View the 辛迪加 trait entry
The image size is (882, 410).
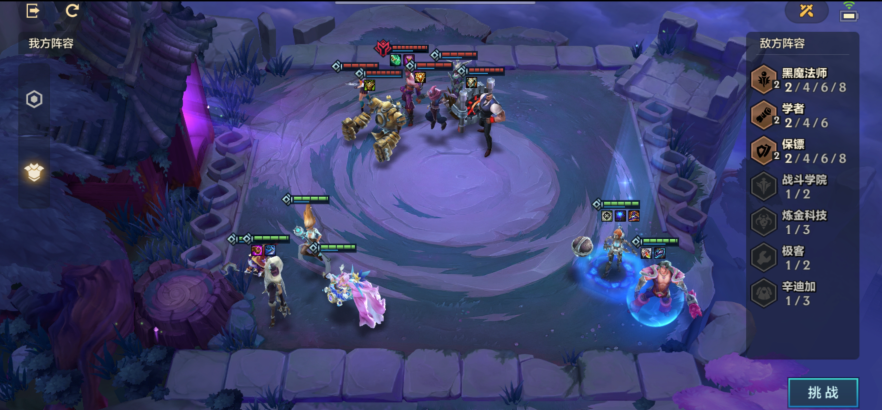pyautogui.click(x=802, y=293)
